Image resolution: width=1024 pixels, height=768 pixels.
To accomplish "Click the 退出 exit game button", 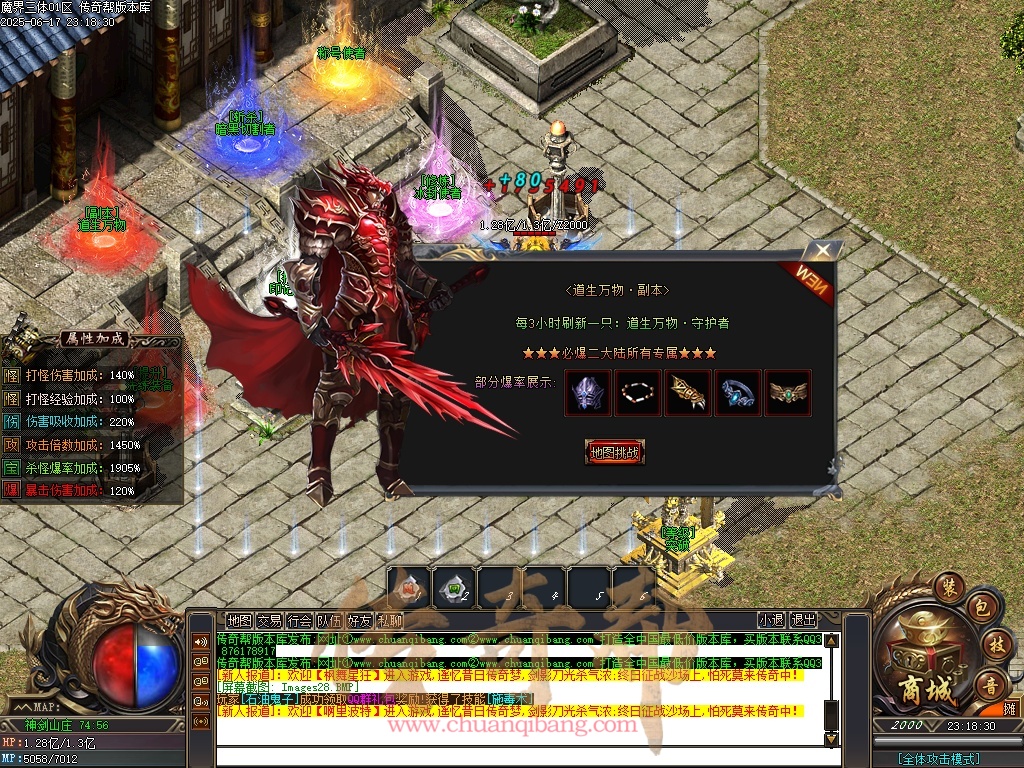I will [803, 620].
